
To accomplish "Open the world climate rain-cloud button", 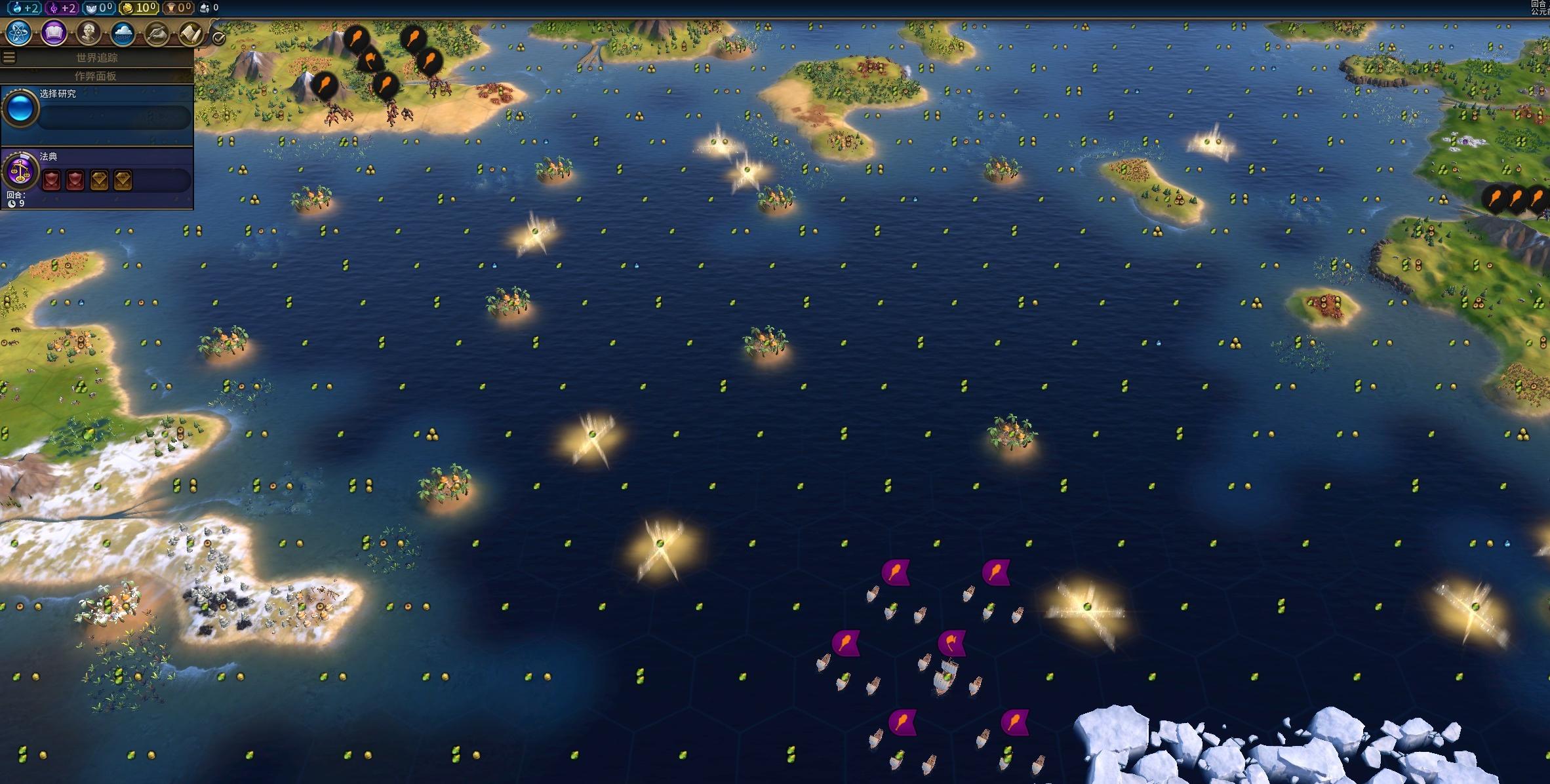I will pyautogui.click(x=123, y=33).
